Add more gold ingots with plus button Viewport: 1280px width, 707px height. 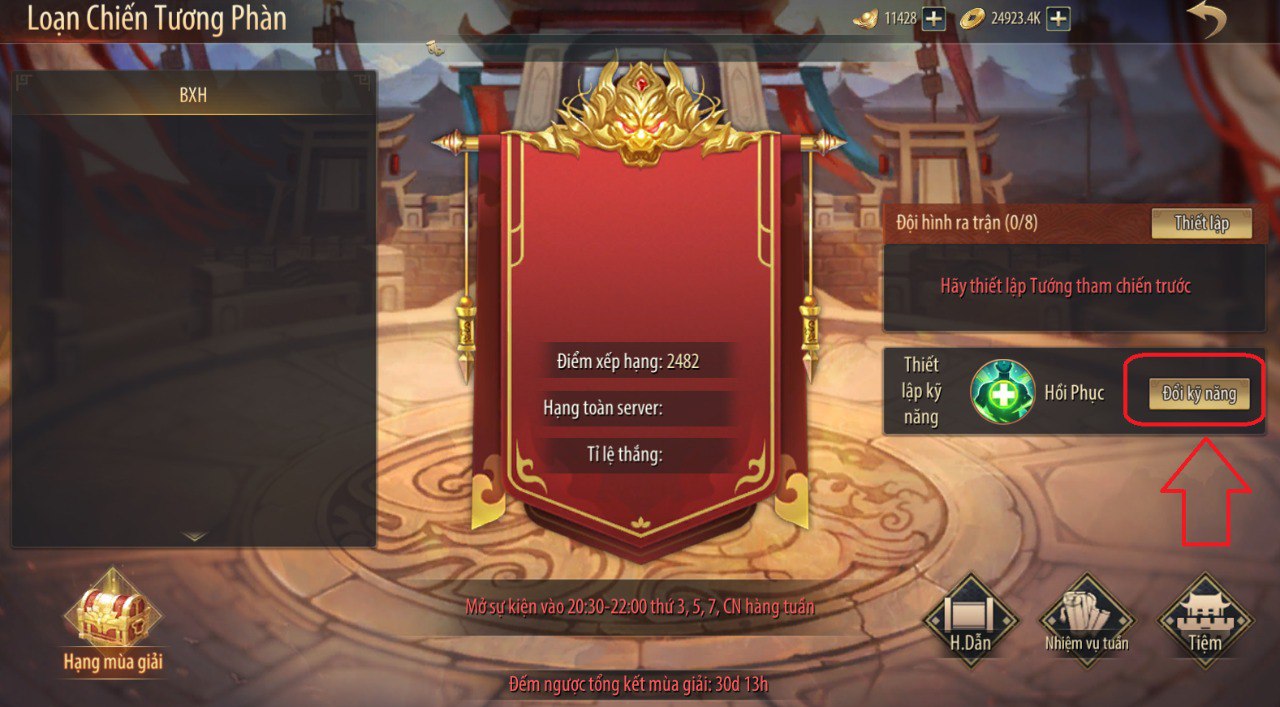pos(933,18)
